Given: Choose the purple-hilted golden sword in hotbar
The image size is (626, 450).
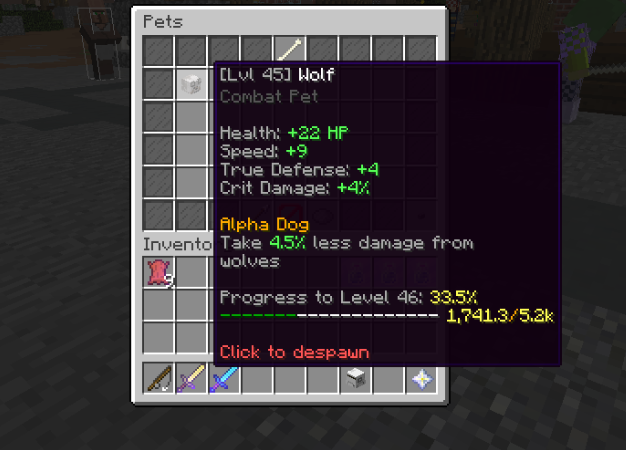Looking at the screenshot, I should click(191, 380).
